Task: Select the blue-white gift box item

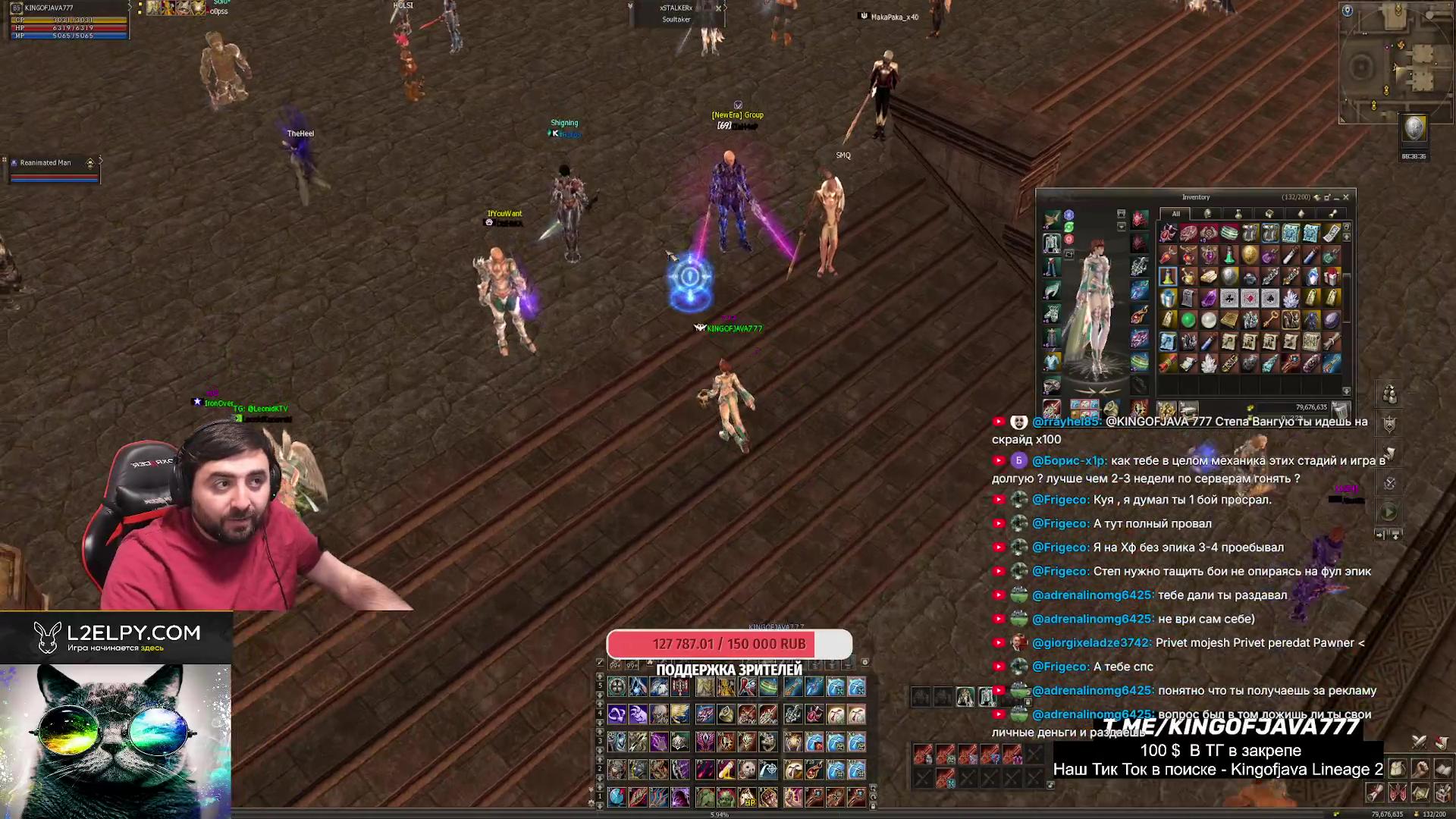Action: [x=1168, y=298]
